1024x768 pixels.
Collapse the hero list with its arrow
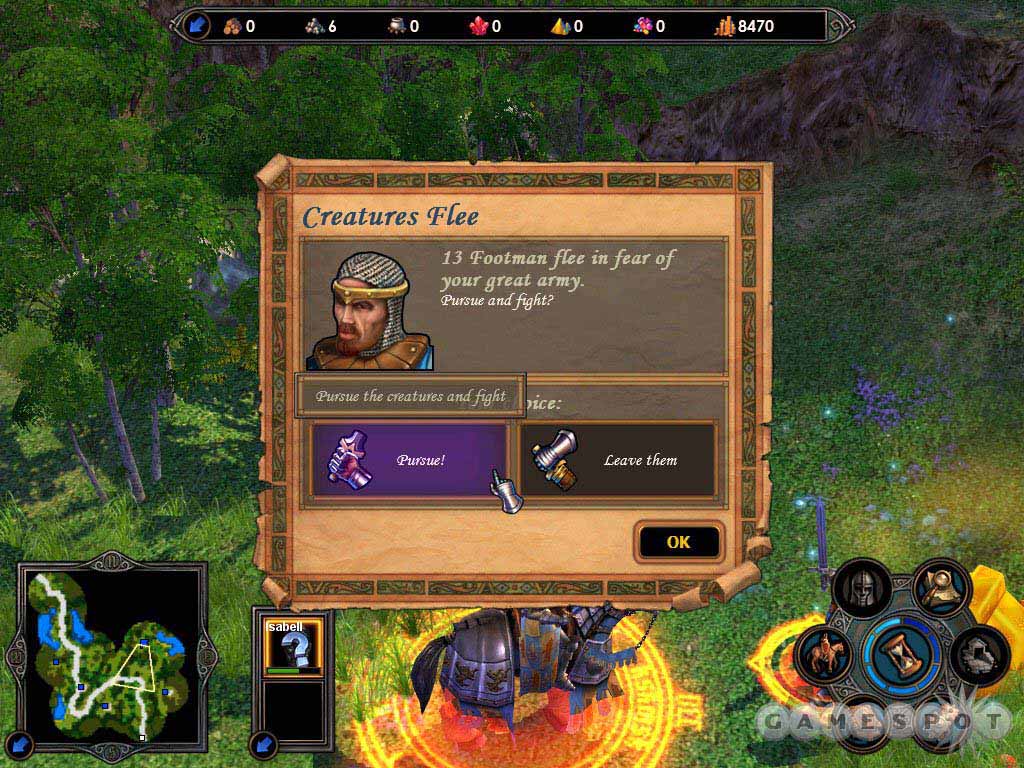pos(264,743)
